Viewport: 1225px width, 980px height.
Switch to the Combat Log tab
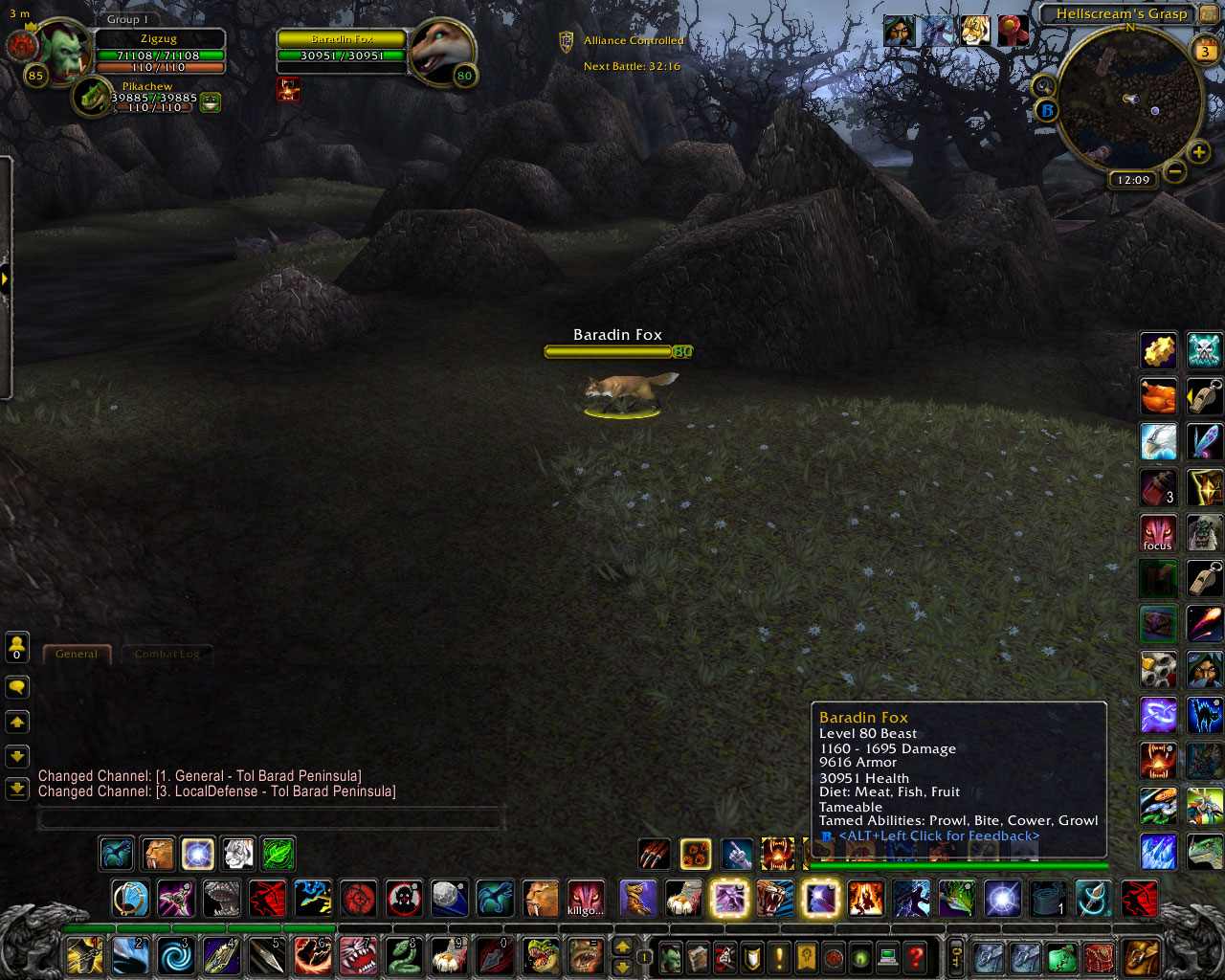[167, 655]
